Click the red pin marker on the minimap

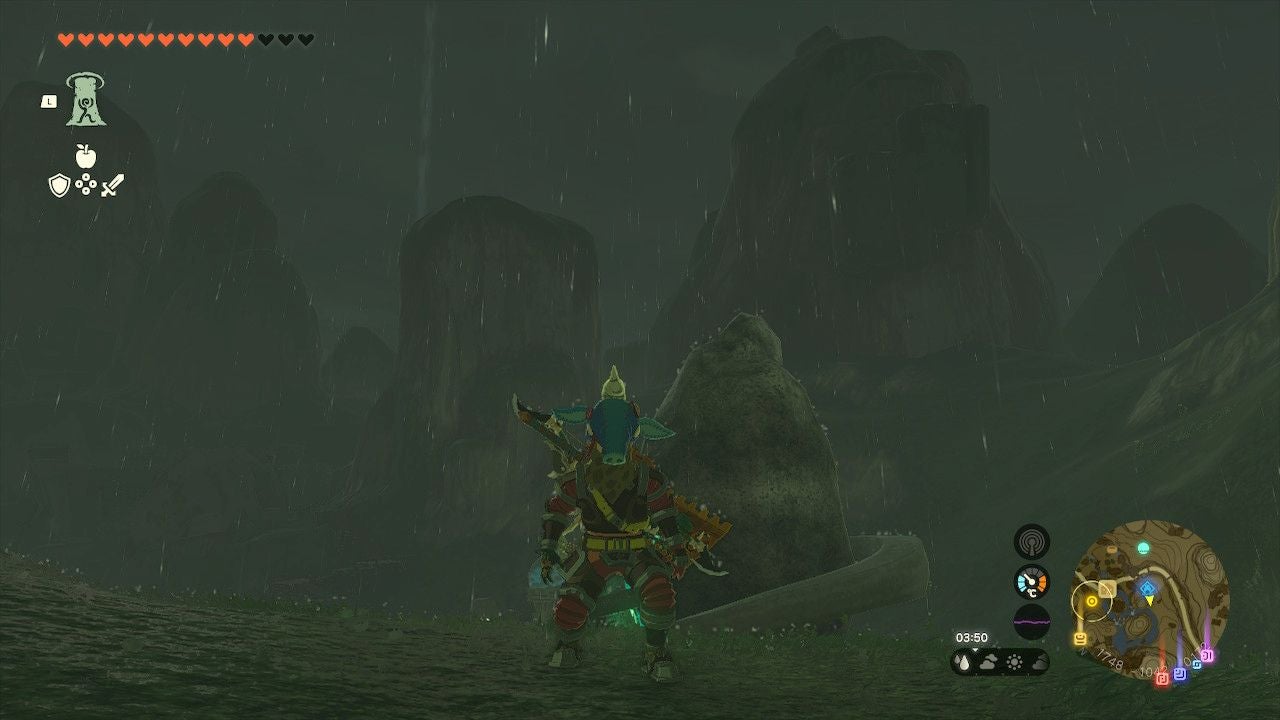click(1162, 676)
